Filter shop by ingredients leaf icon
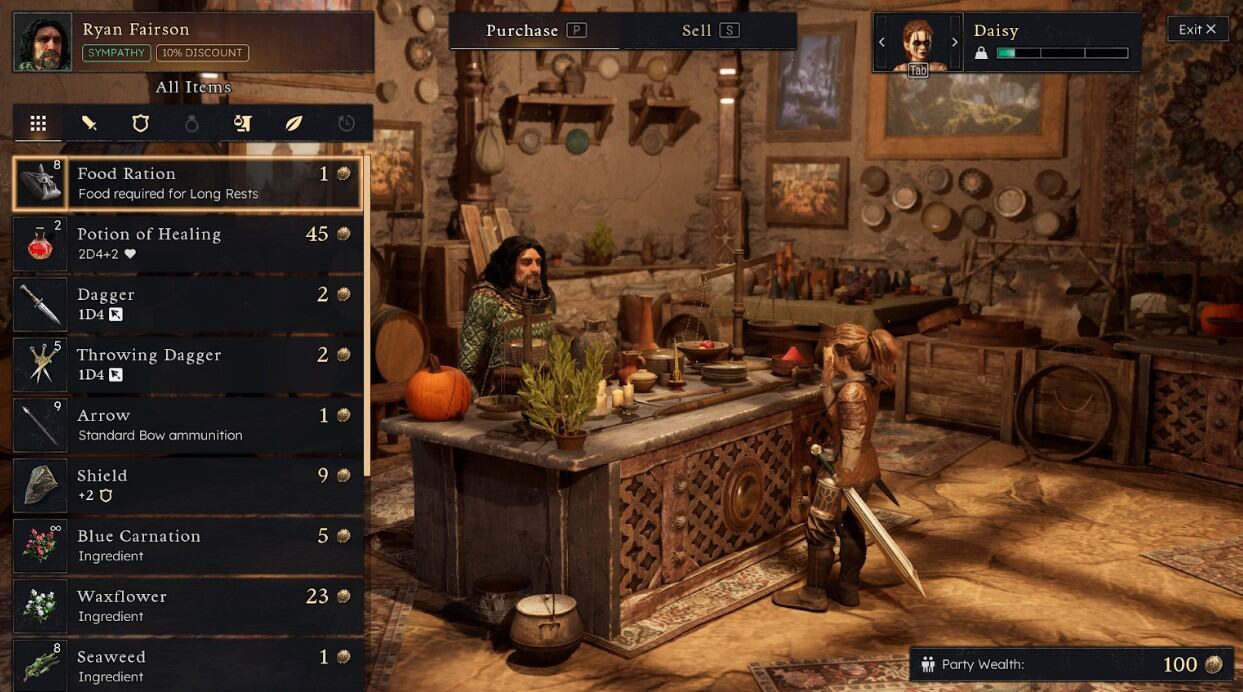This screenshot has height=692, width=1243. 294,123
